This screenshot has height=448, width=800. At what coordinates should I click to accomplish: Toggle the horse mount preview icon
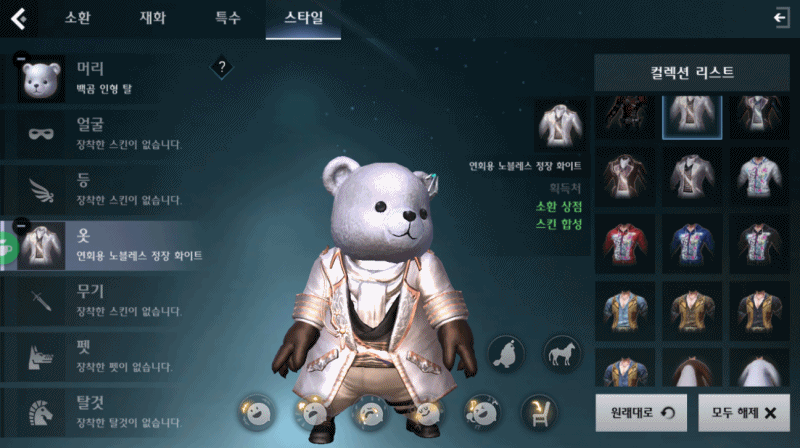[561, 352]
